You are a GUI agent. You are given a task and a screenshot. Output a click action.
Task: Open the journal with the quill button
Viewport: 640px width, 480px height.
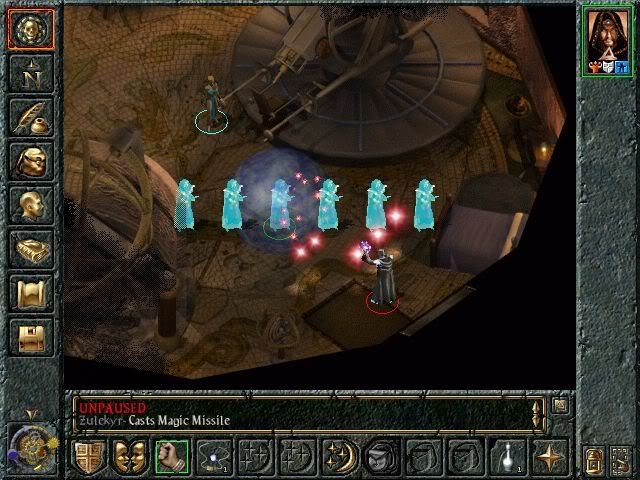(31, 117)
